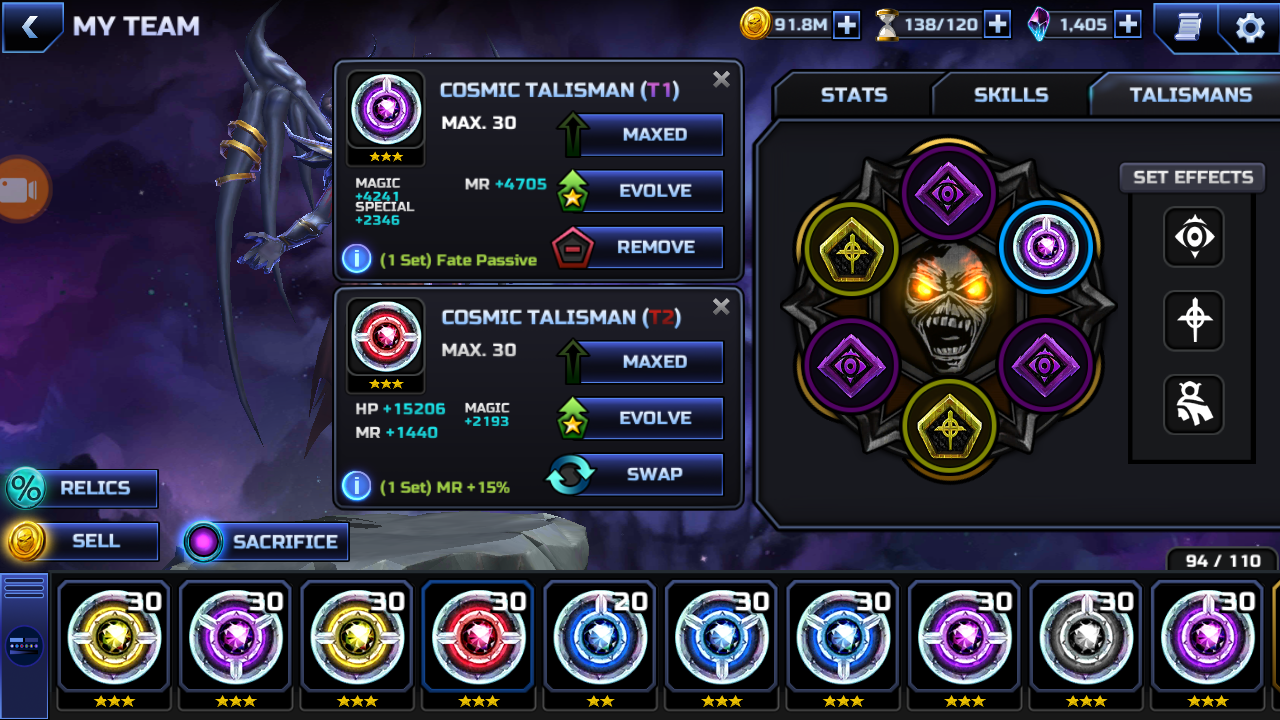Select the Talismans tab
The height and width of the screenshot is (720, 1280).
[x=1190, y=95]
